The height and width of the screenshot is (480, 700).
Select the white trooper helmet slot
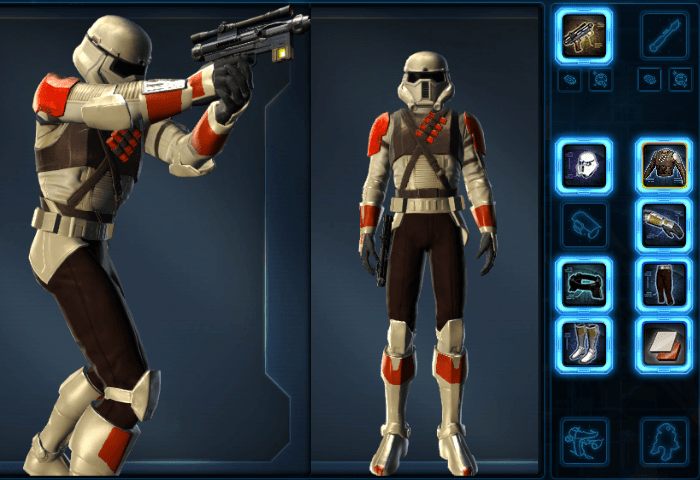584,165
